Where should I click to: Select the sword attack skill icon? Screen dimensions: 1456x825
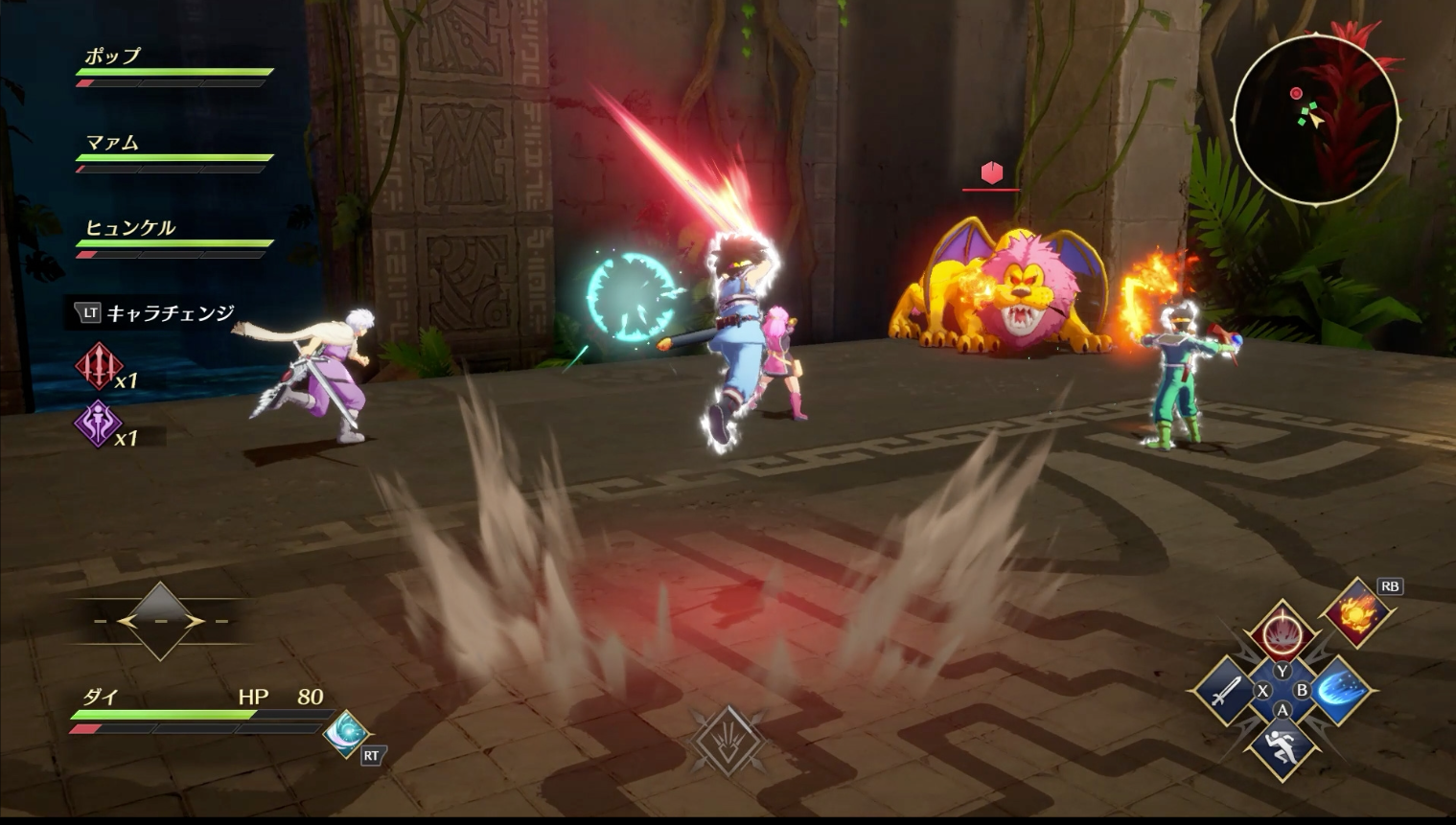coord(1224,691)
